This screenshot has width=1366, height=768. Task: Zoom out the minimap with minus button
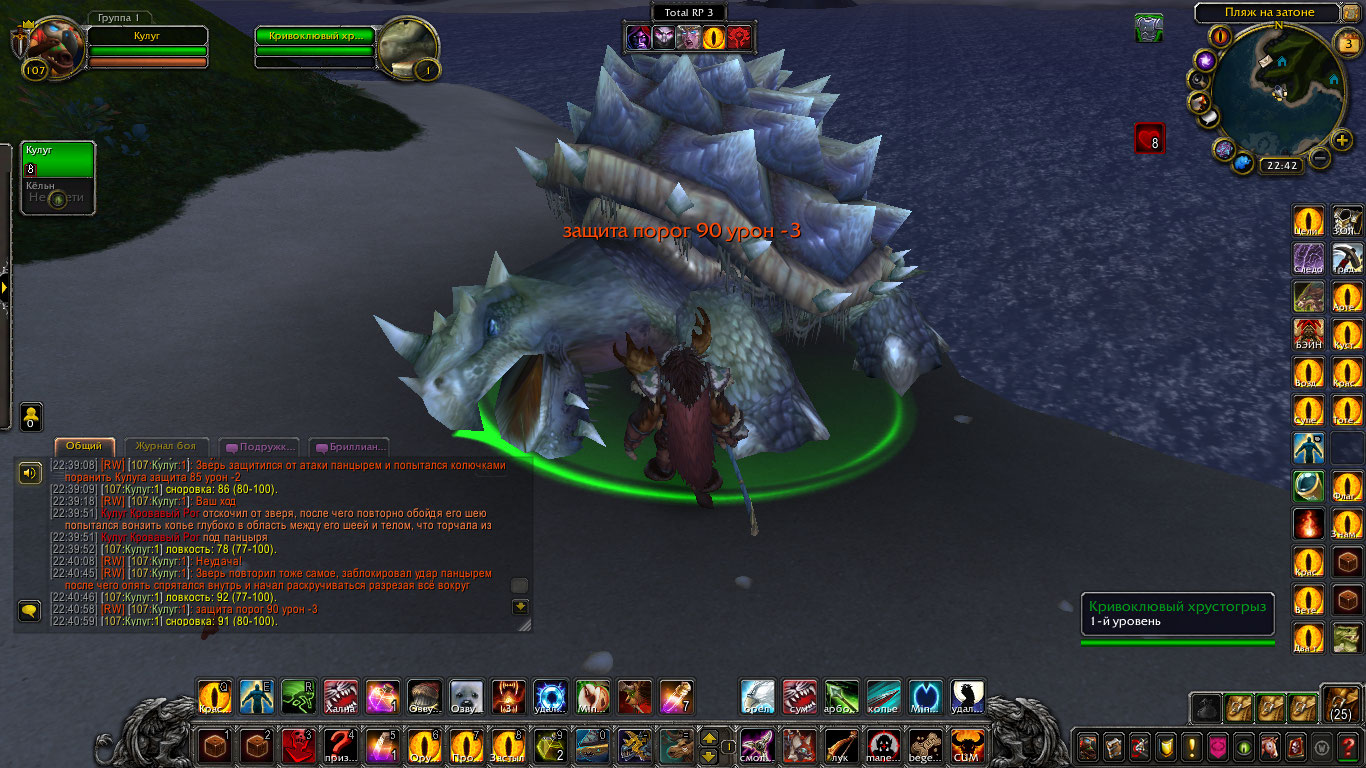click(x=1320, y=158)
